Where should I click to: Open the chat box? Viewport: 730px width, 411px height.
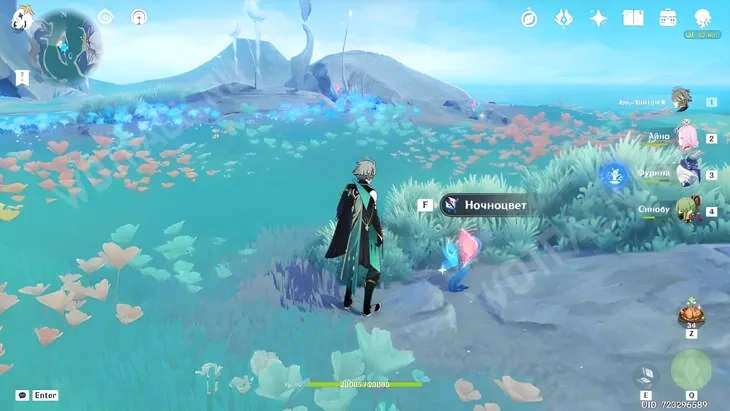tap(22, 395)
